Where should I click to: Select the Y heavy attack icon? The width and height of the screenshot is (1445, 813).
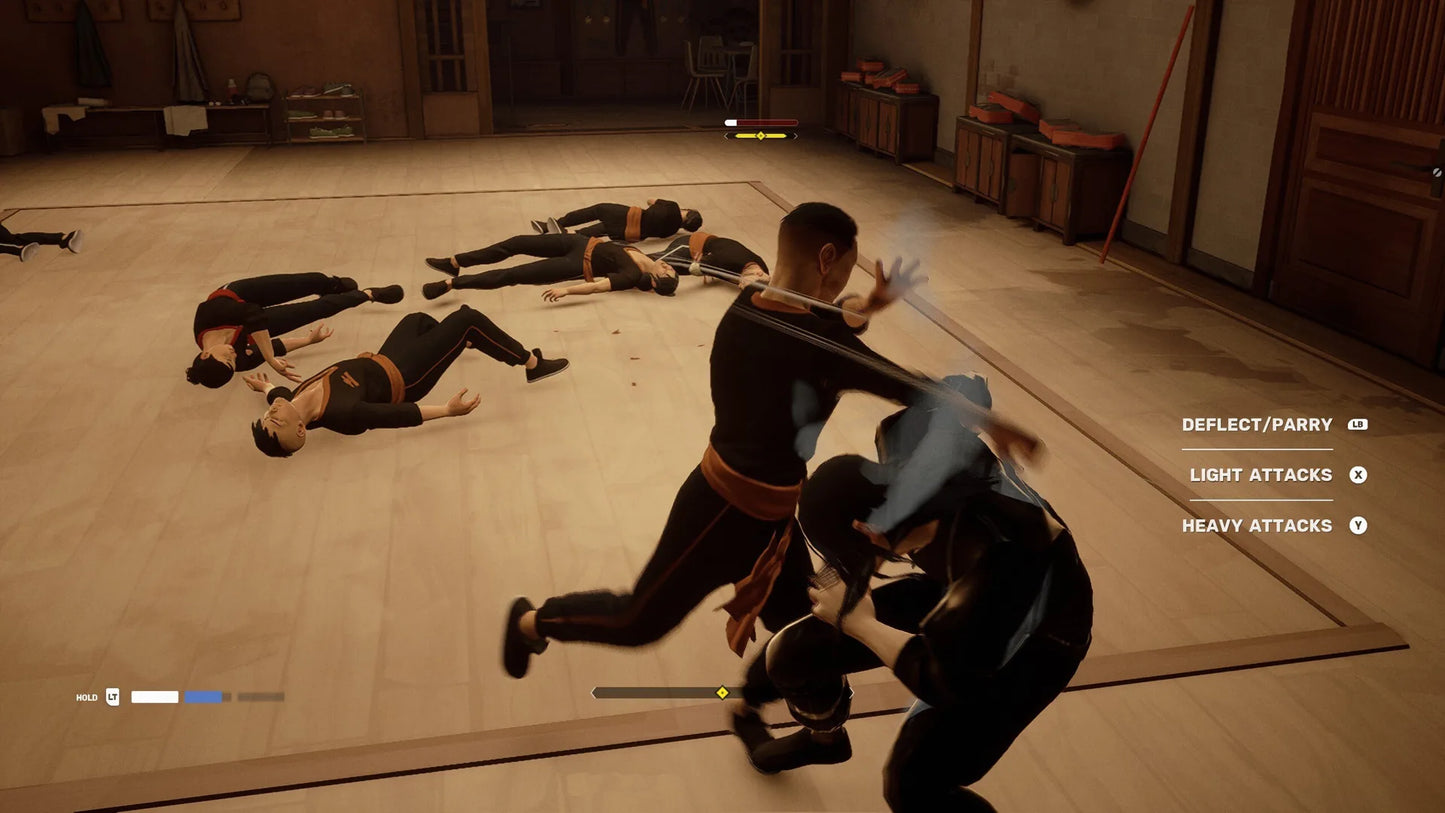point(1358,525)
